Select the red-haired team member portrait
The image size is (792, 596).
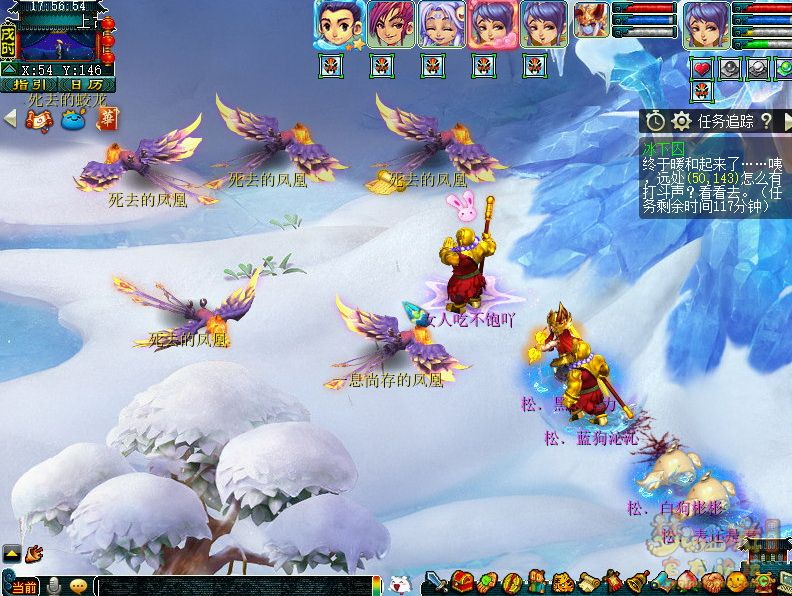389,24
